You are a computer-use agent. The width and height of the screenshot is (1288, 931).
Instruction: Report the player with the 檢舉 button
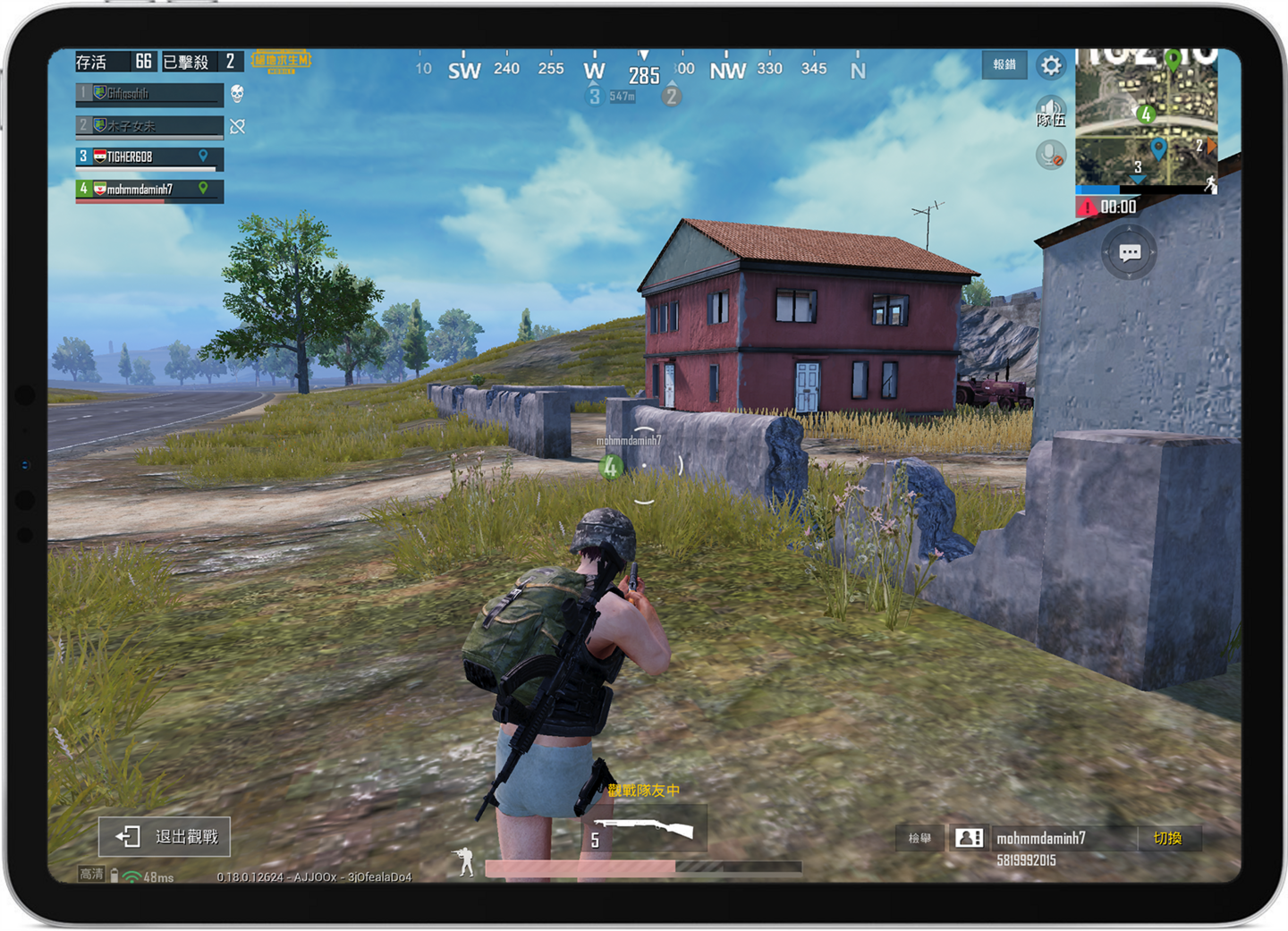(919, 838)
